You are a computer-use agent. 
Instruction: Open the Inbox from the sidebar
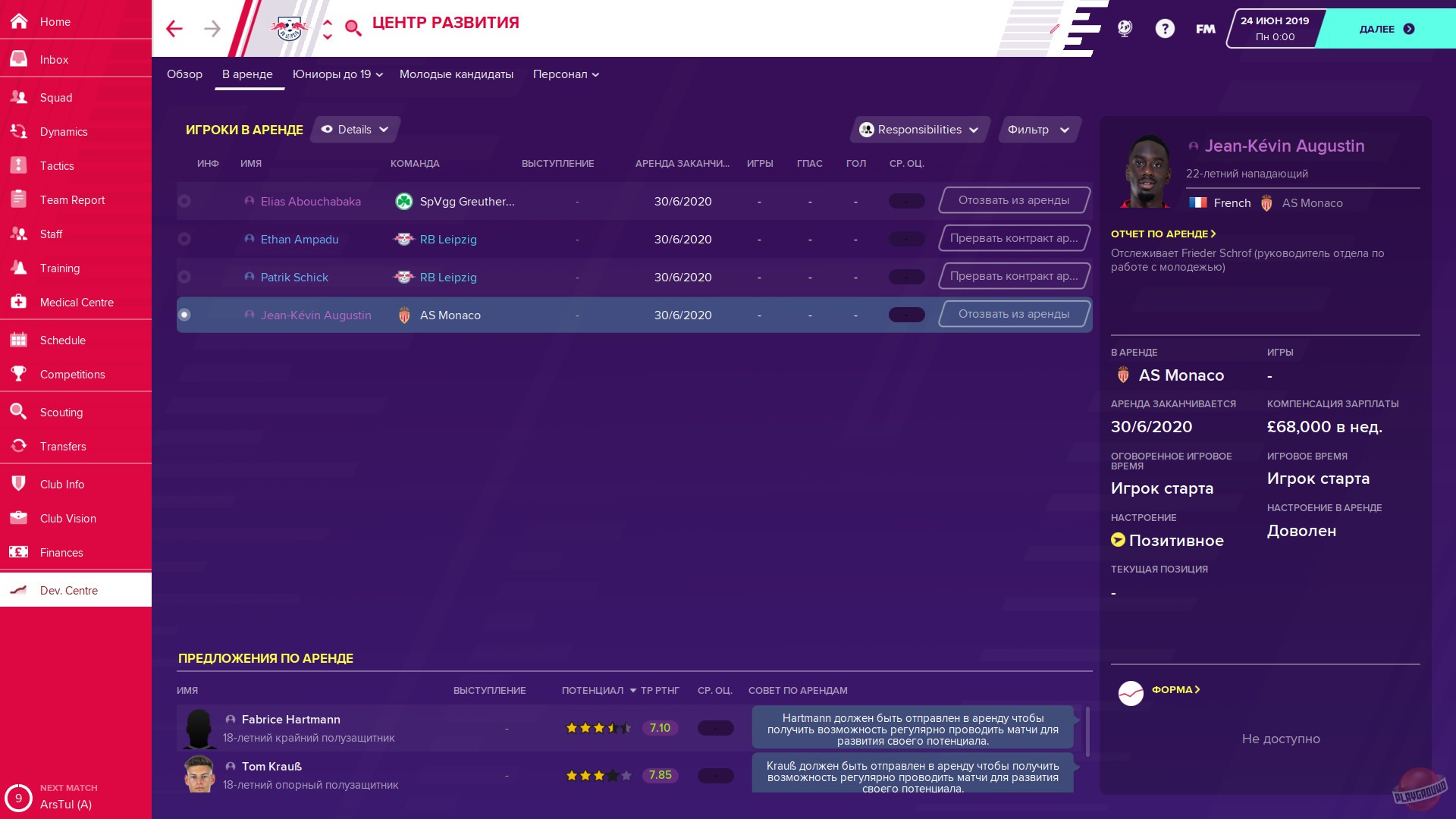pos(53,59)
